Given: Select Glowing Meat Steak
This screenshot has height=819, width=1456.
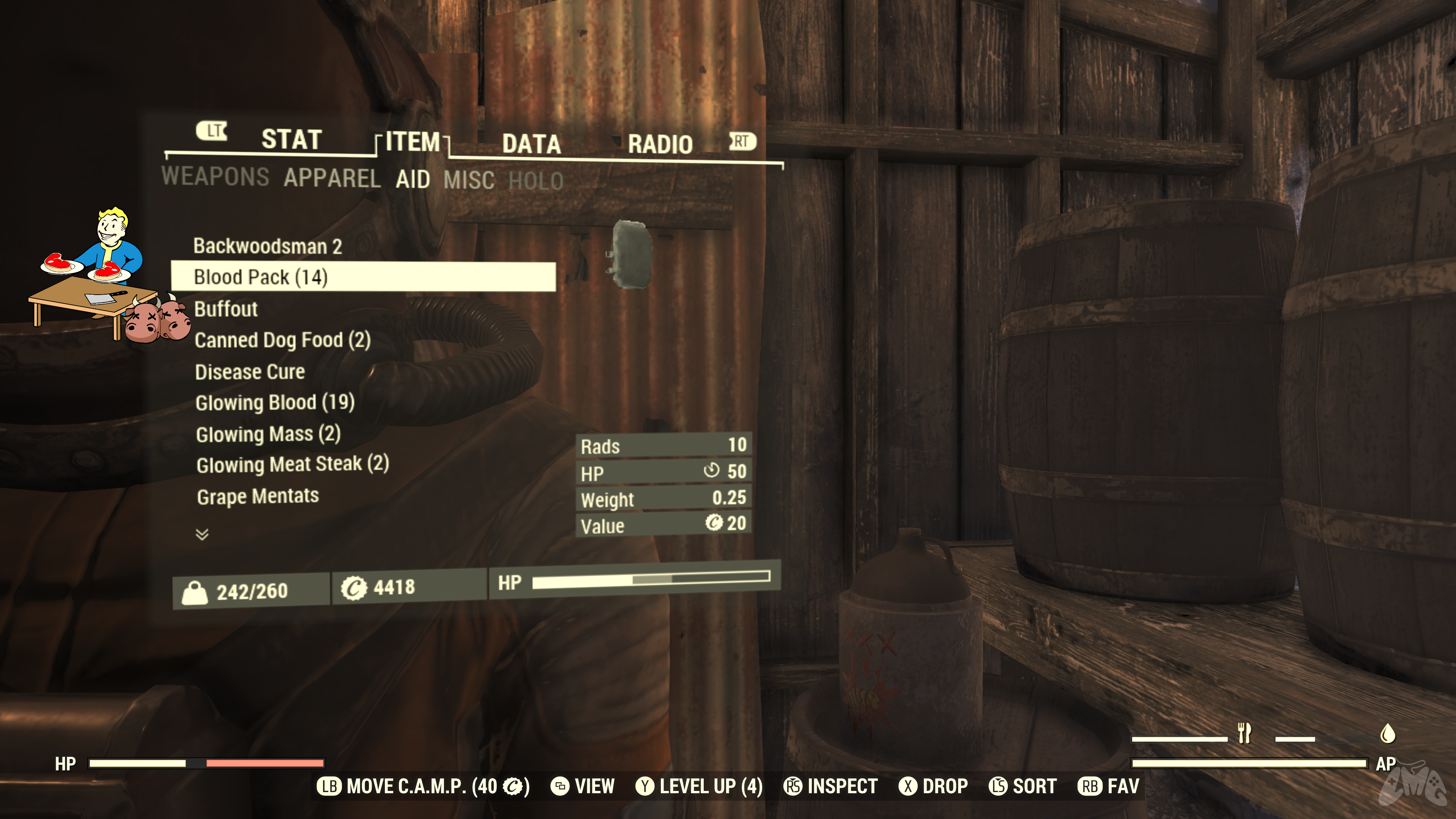Looking at the screenshot, I should (x=292, y=464).
